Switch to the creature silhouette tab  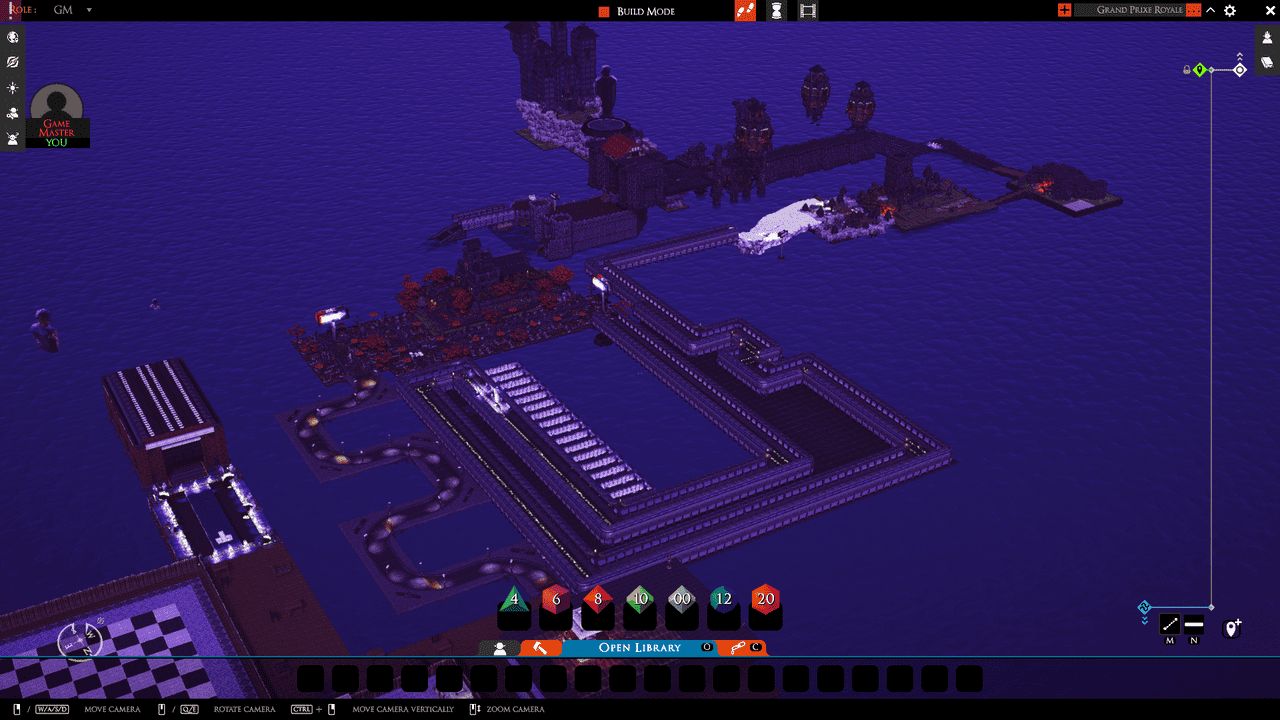[x=500, y=648]
